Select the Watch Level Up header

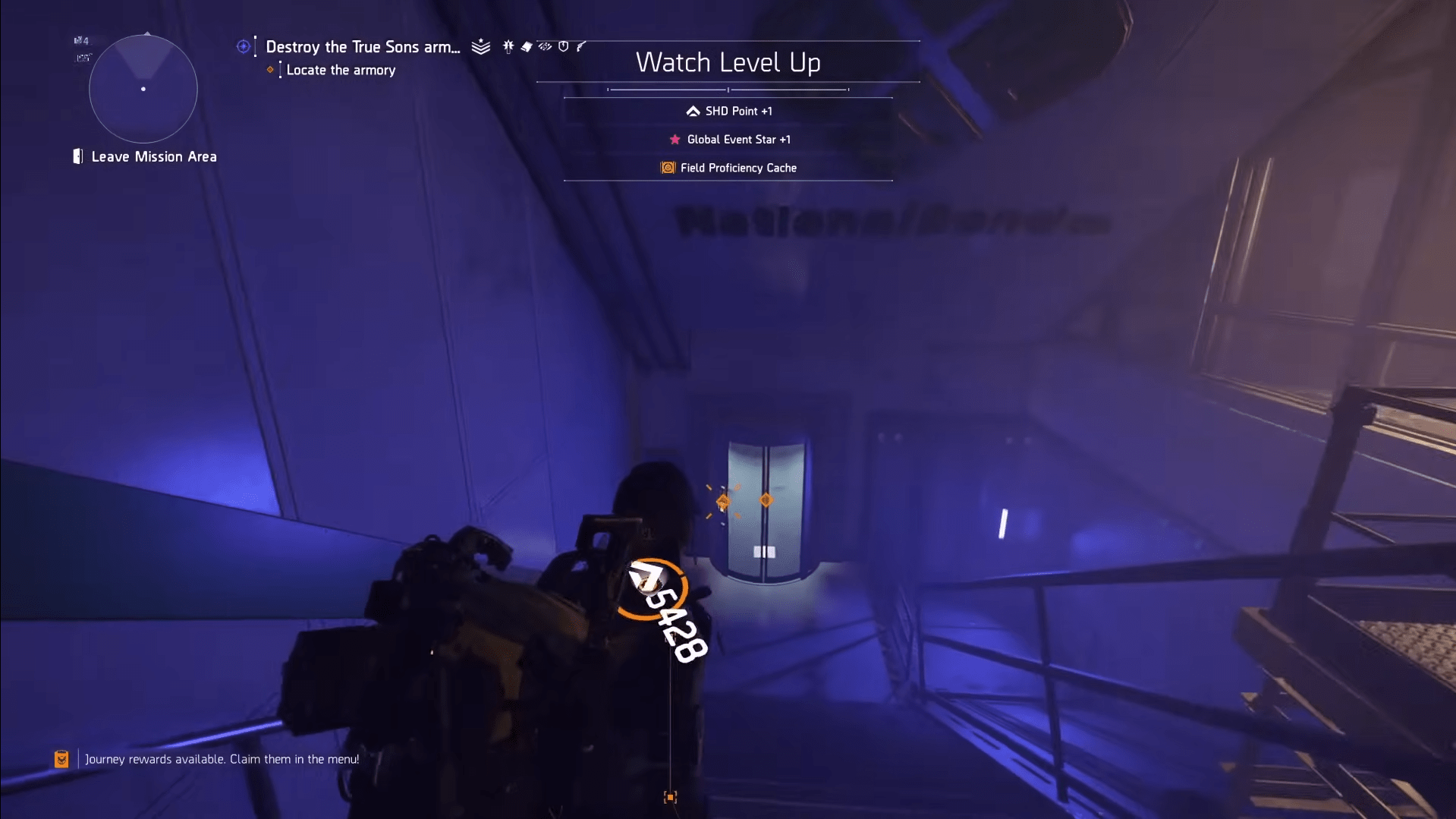(728, 62)
